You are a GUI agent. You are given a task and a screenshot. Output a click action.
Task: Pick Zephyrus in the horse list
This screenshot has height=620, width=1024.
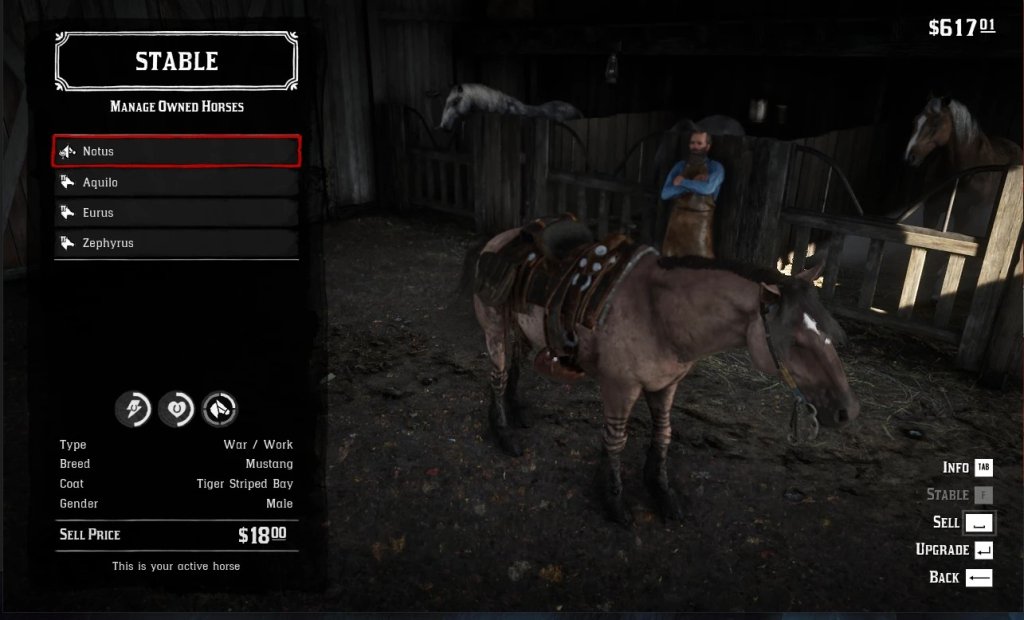(176, 242)
